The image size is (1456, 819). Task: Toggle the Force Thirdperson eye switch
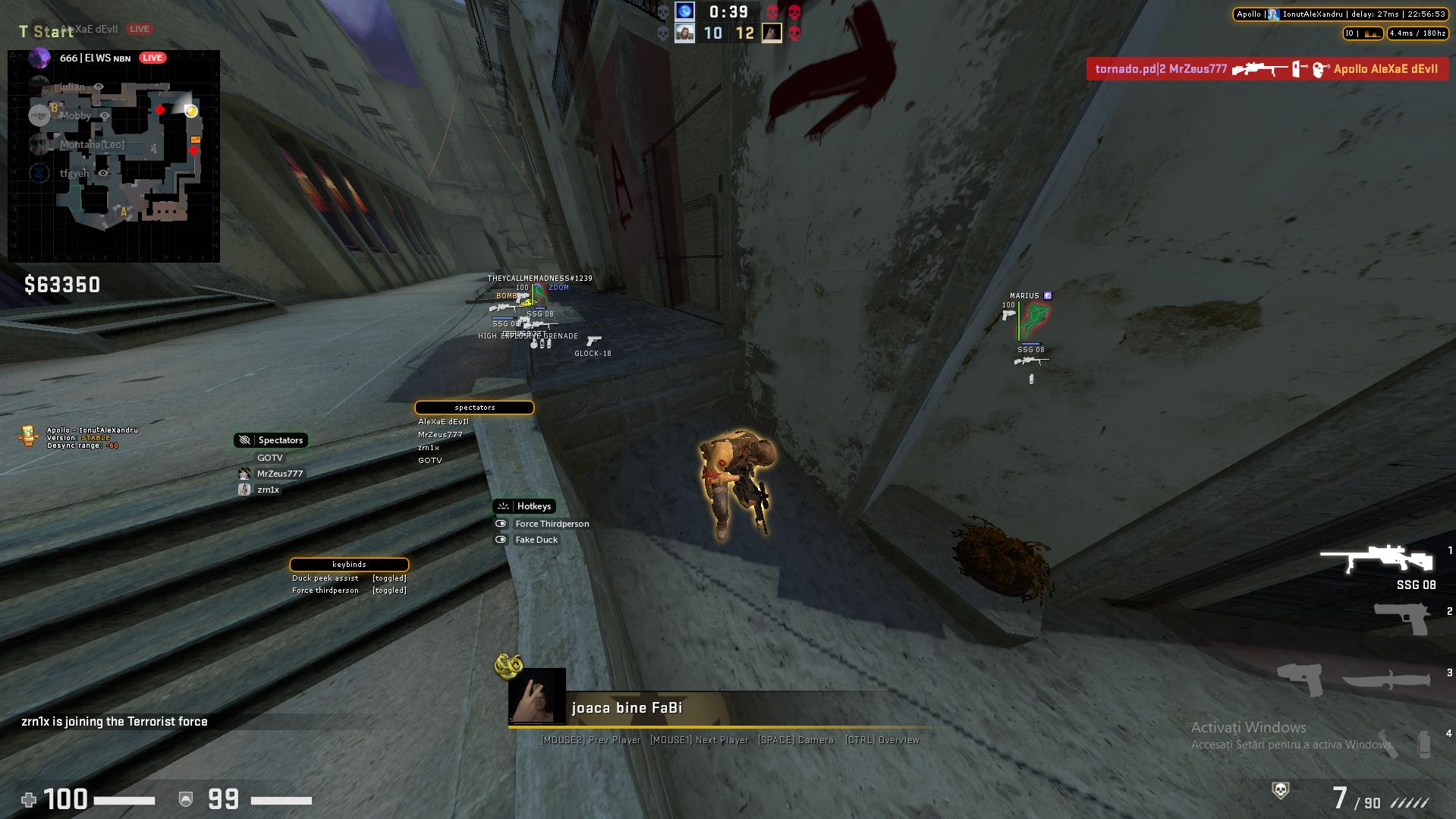500,523
